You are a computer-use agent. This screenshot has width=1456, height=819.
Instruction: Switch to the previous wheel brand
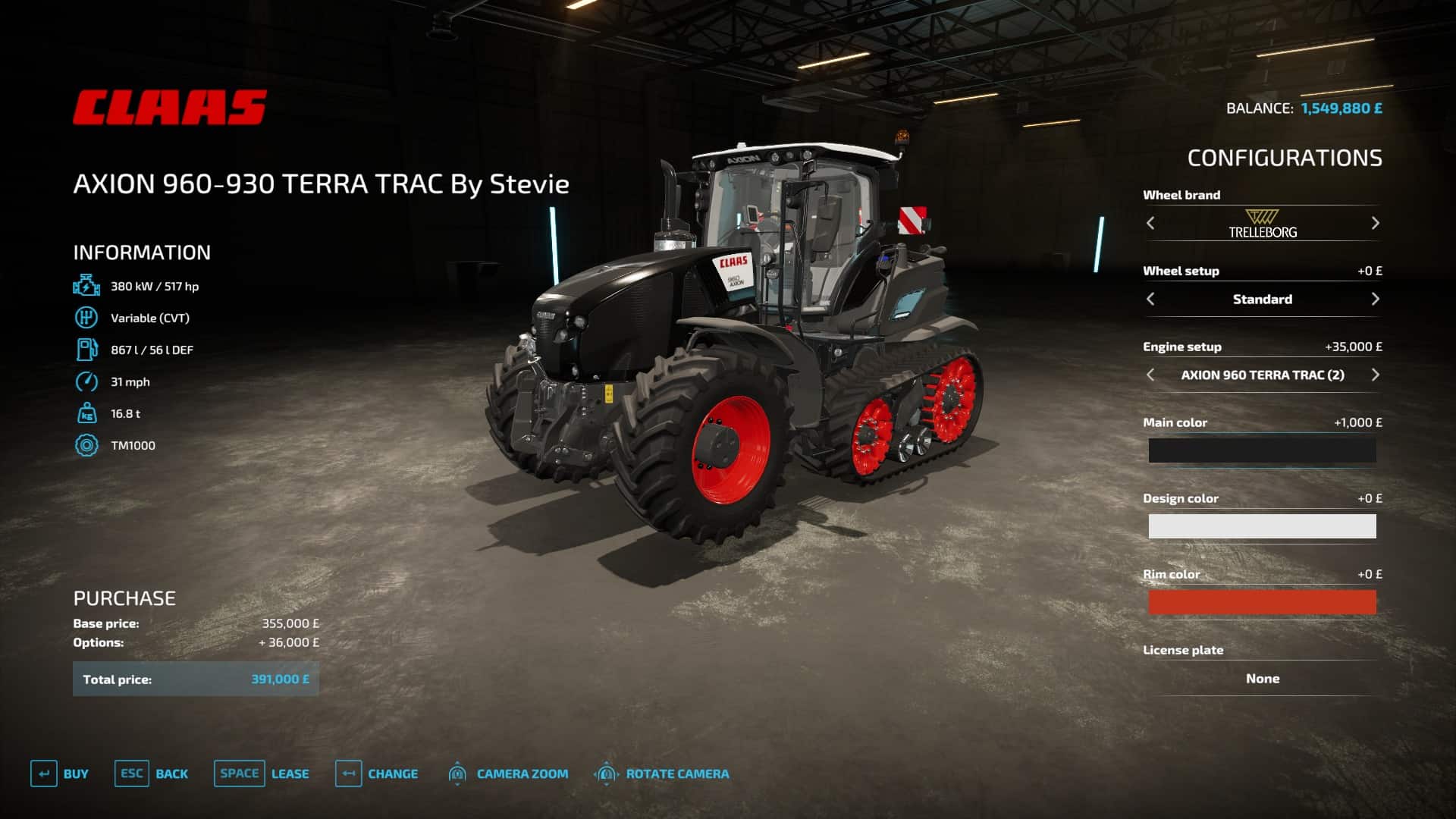tap(1150, 223)
